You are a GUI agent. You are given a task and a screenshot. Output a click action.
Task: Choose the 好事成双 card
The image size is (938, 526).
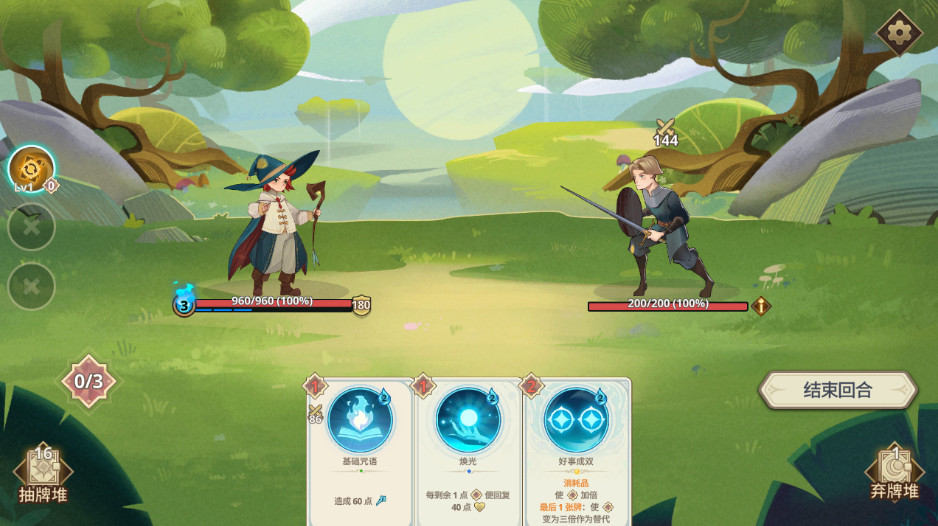tap(577, 450)
